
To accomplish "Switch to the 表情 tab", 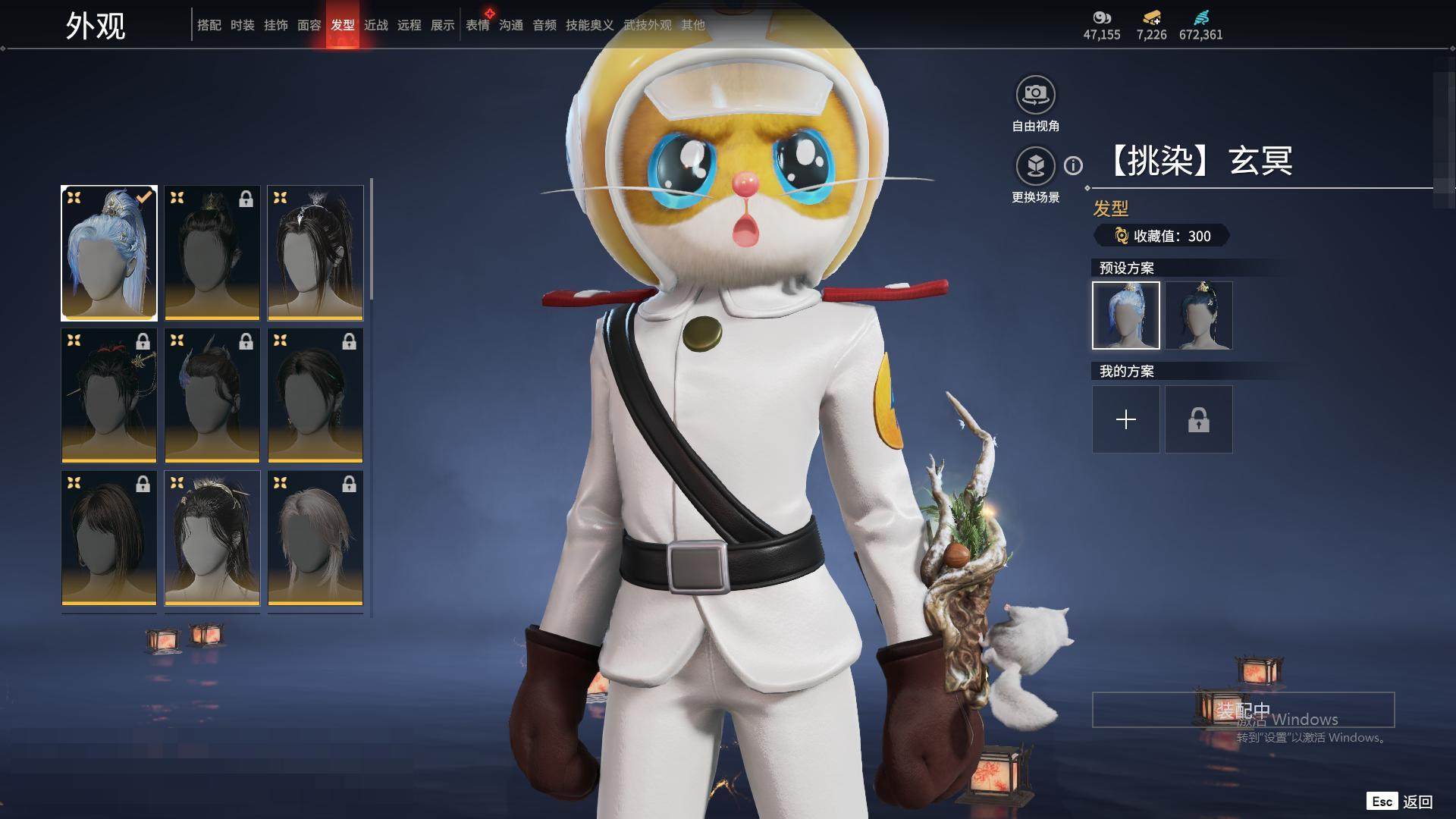I will (x=477, y=25).
